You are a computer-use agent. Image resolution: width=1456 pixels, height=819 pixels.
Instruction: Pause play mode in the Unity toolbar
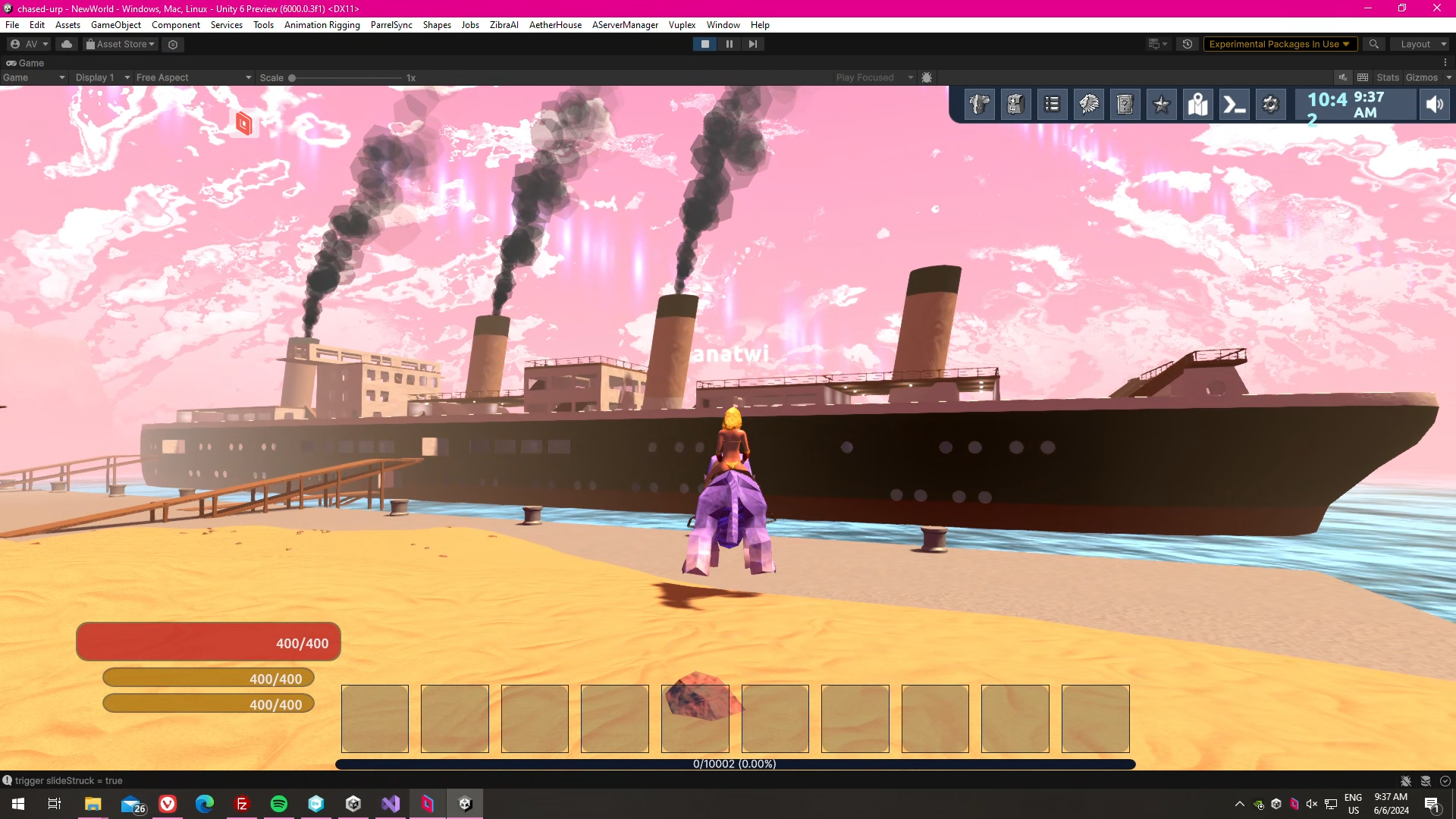pyautogui.click(x=729, y=44)
